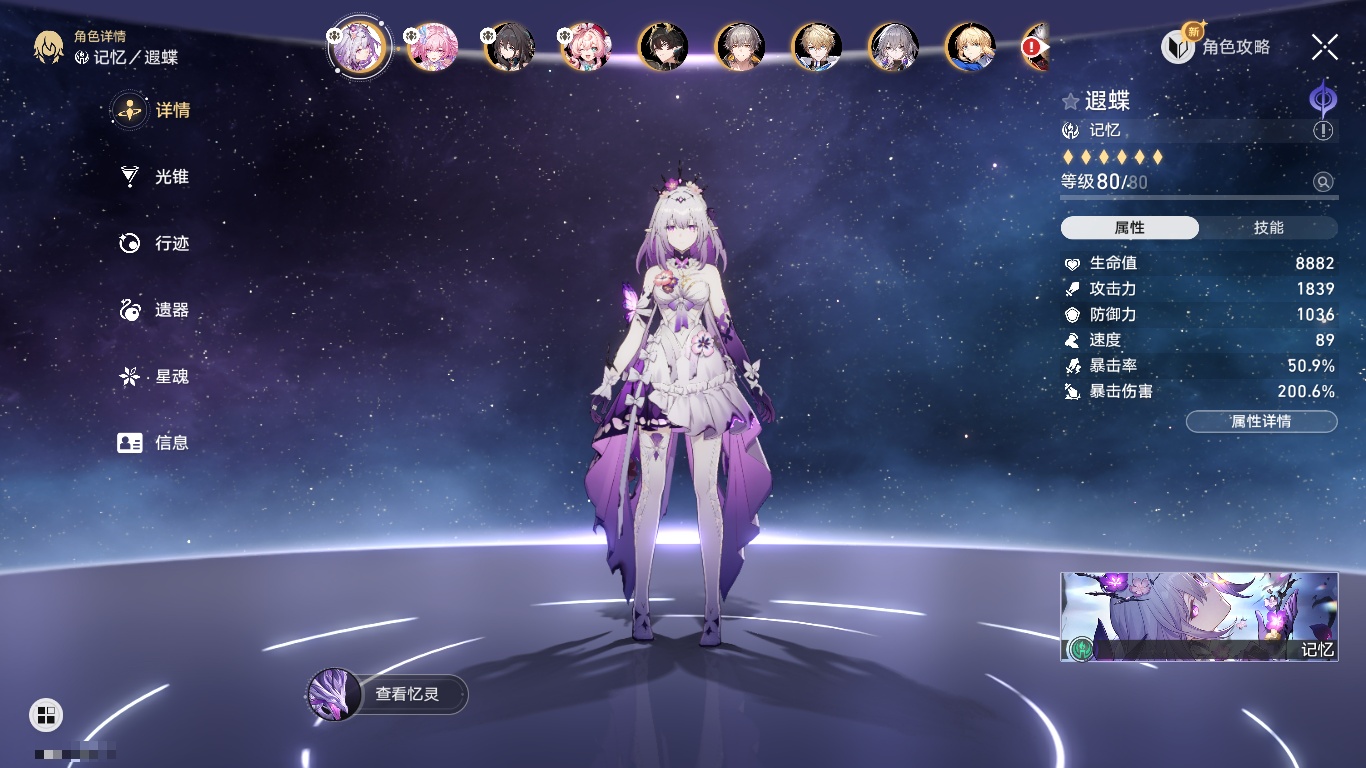Click the 查看忆灵 view memosprite button

click(x=388, y=693)
